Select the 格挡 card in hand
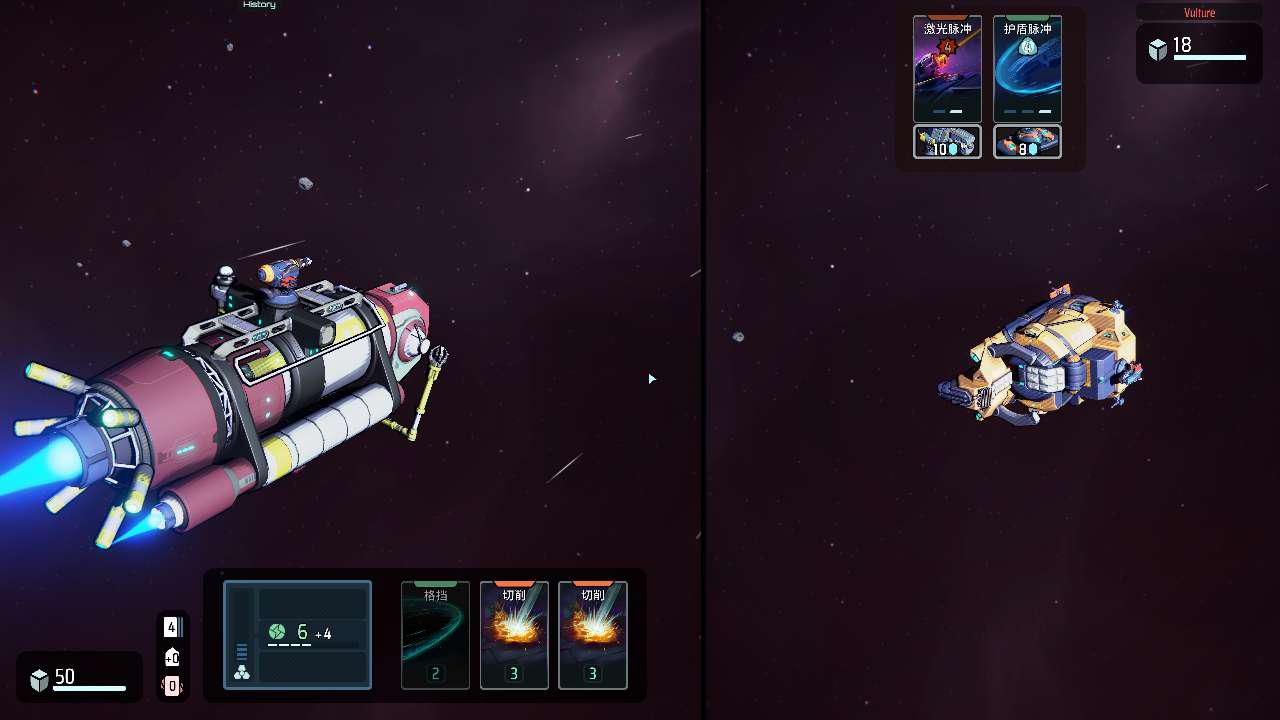This screenshot has width=1280, height=720. coord(435,635)
